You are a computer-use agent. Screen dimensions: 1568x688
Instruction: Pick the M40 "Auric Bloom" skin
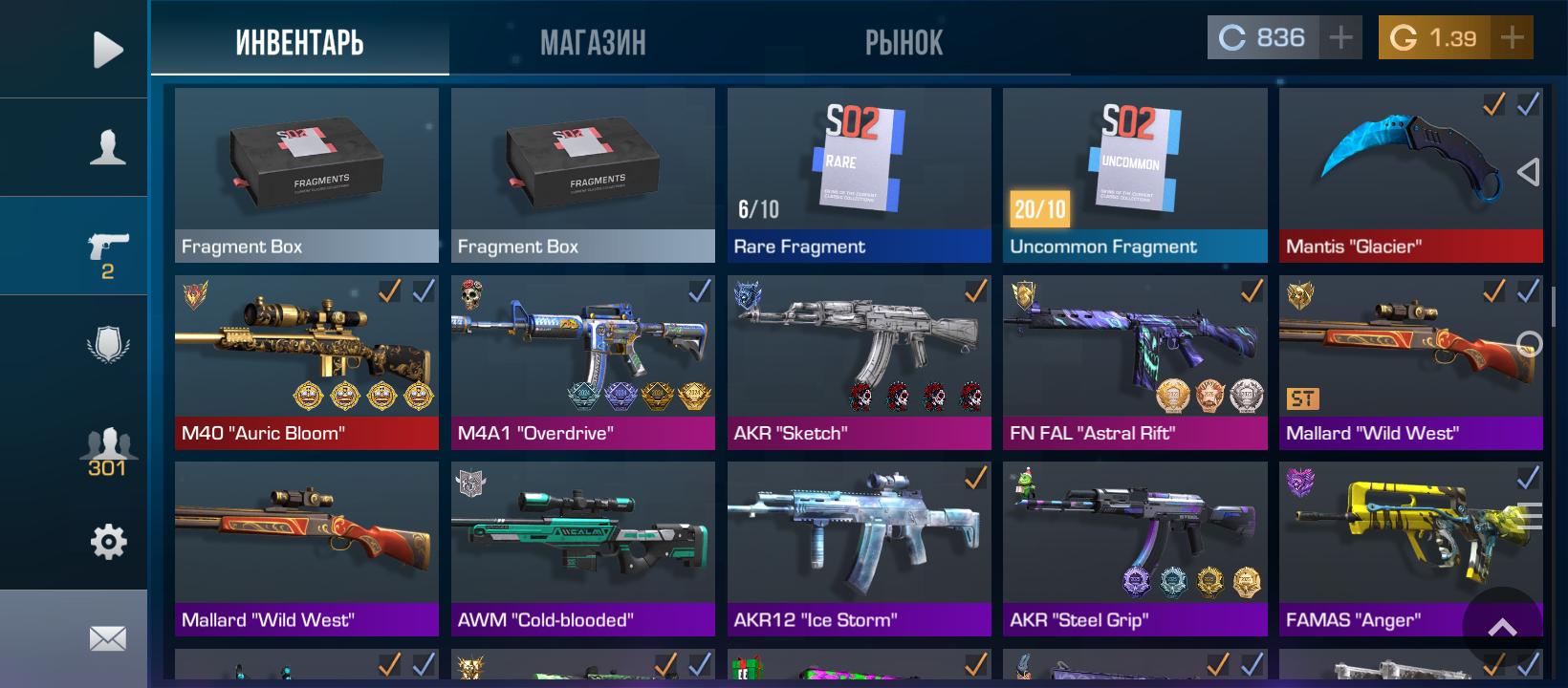[306, 362]
